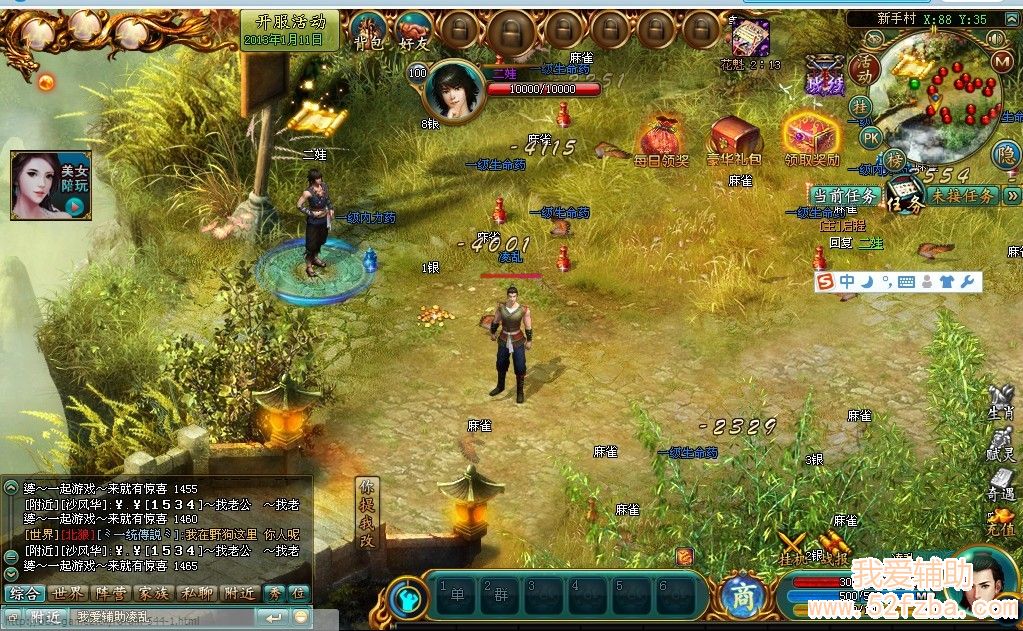Click the 美女陪玩 companion thumbnail
This screenshot has width=1023, height=631.
pyautogui.click(x=50, y=185)
